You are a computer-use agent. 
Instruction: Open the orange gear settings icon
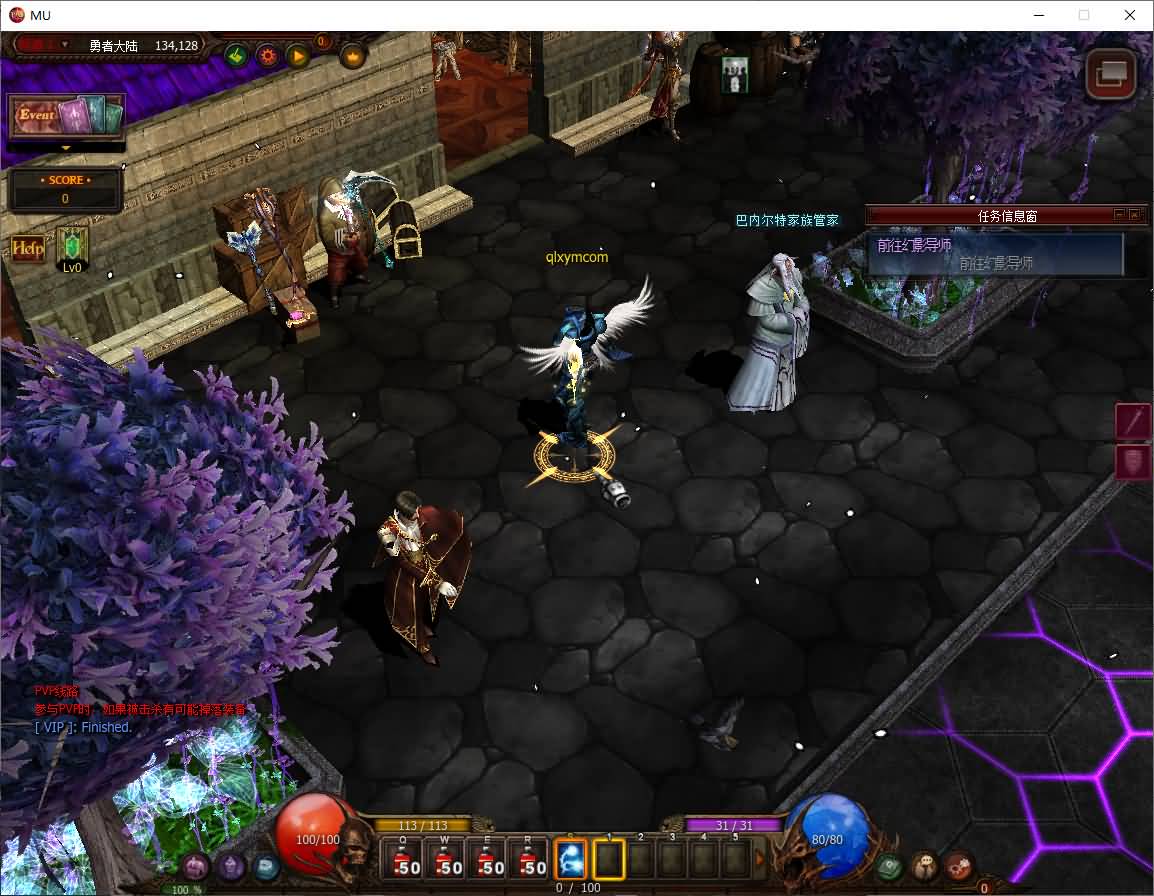(267, 55)
